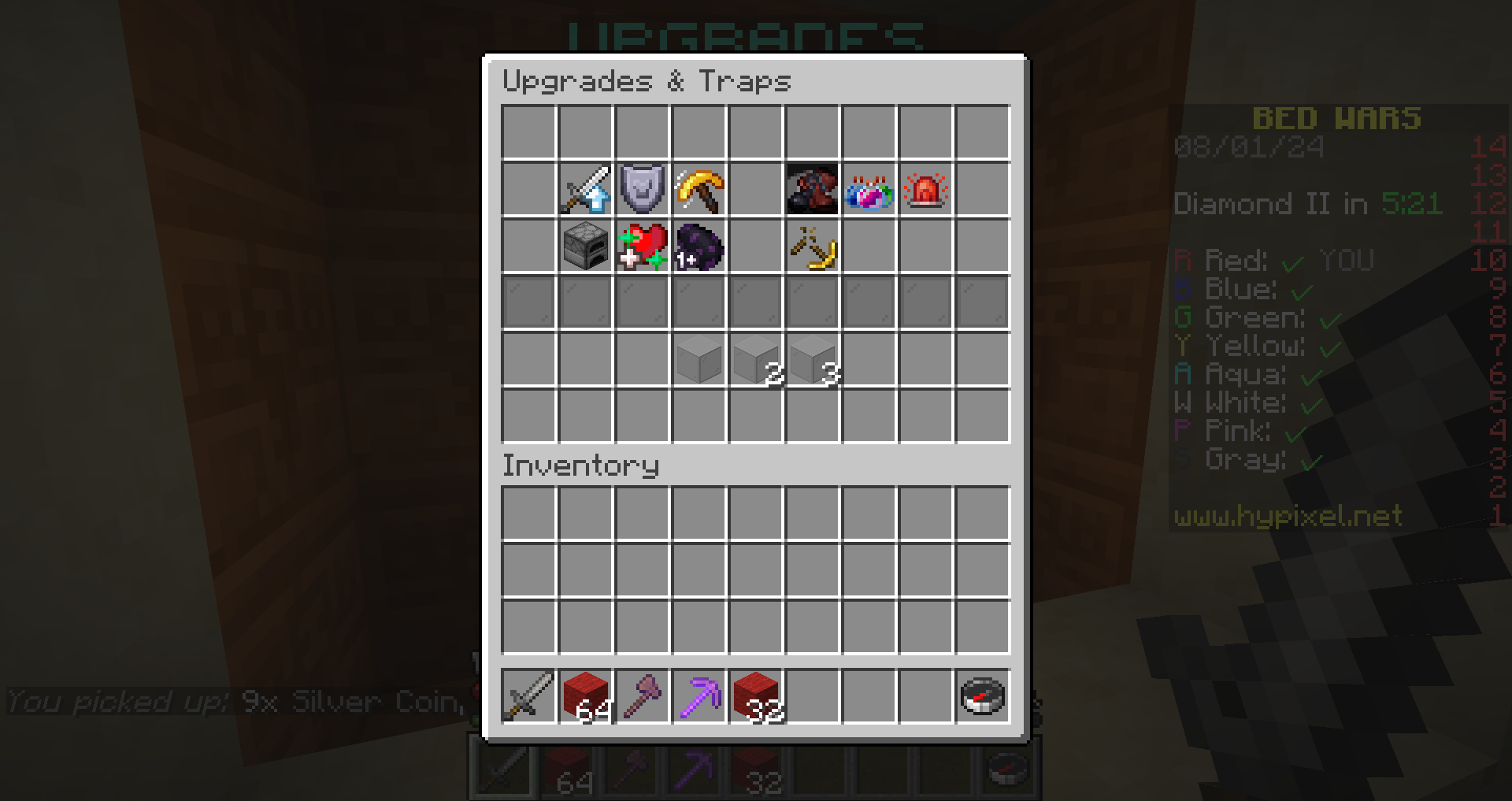Open the golden tripwire hook trap
The image size is (1512, 801).
812,249
